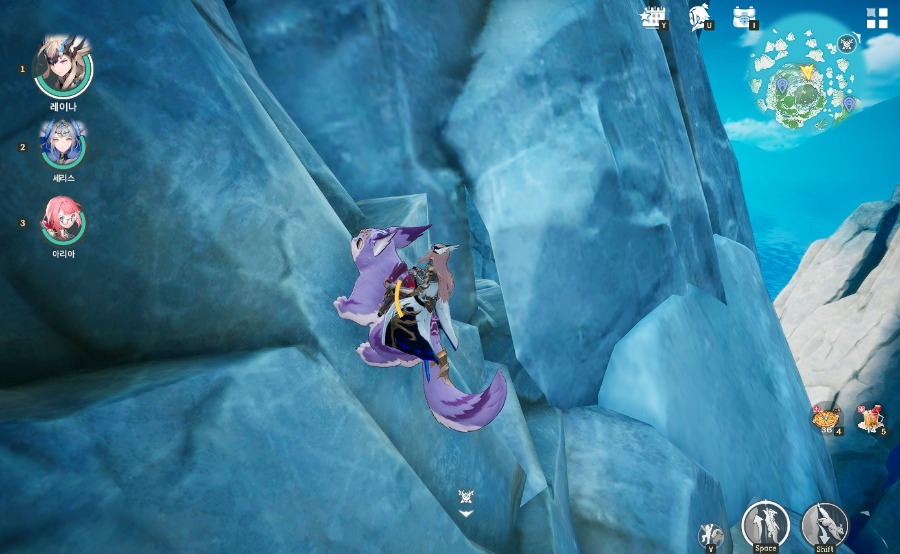Select party member 레이나 portrait

[63, 66]
